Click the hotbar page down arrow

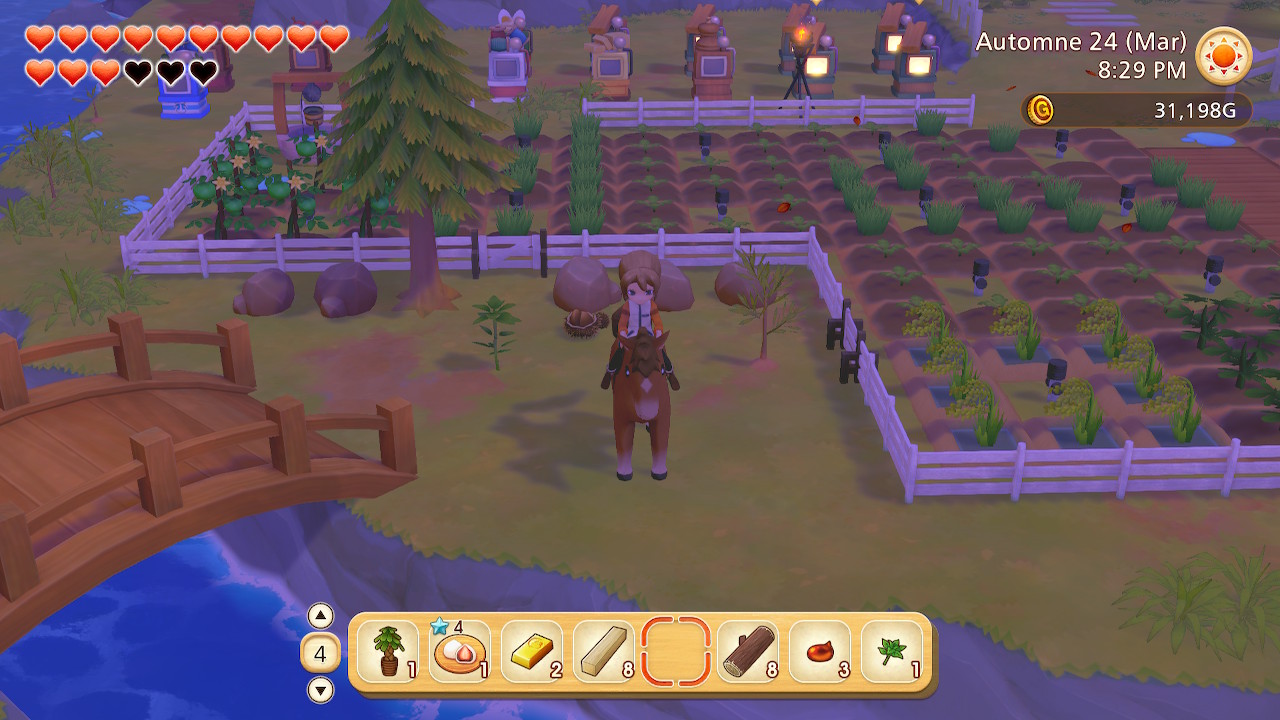click(x=320, y=689)
